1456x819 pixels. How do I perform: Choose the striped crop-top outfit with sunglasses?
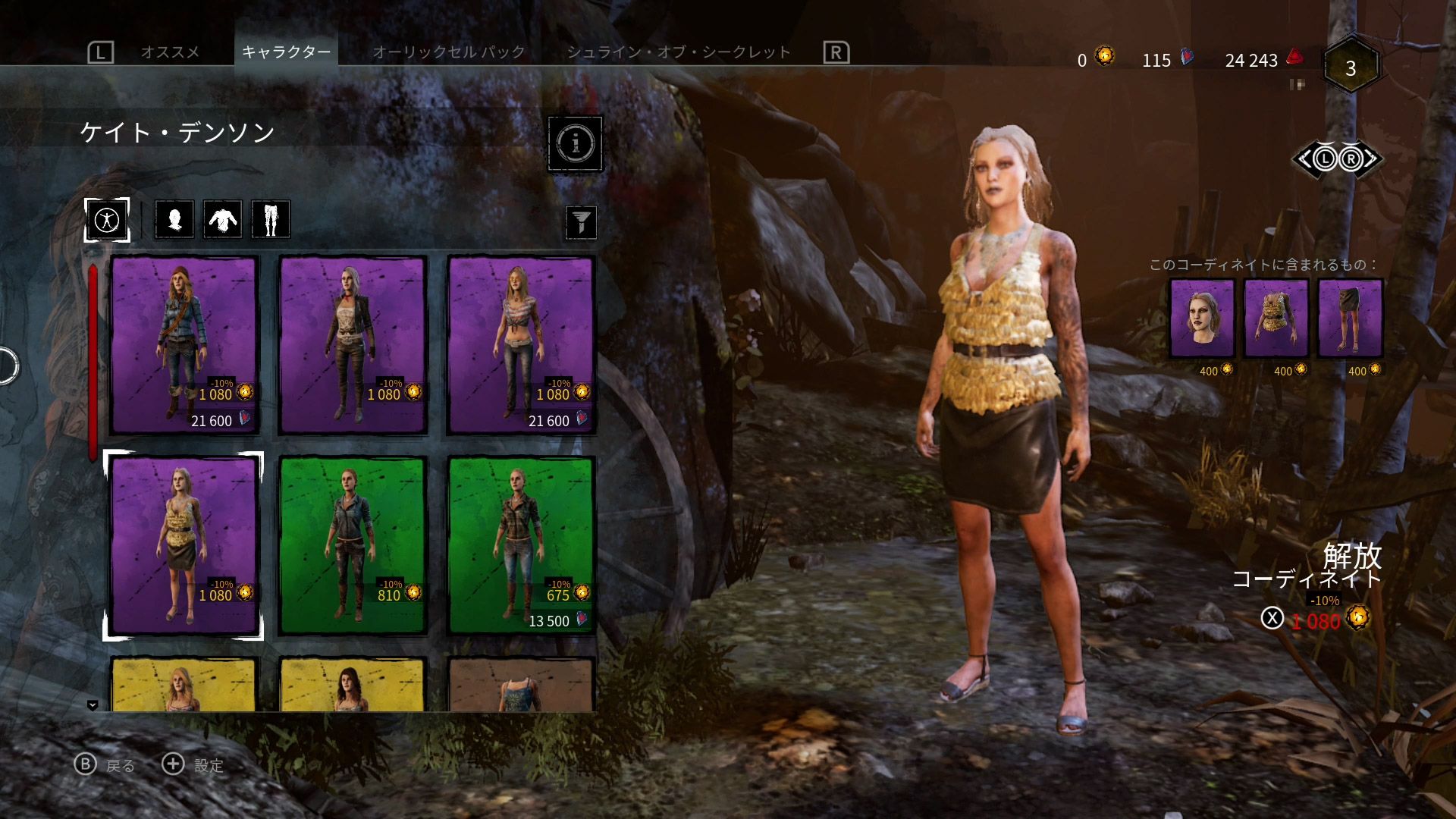point(521,345)
